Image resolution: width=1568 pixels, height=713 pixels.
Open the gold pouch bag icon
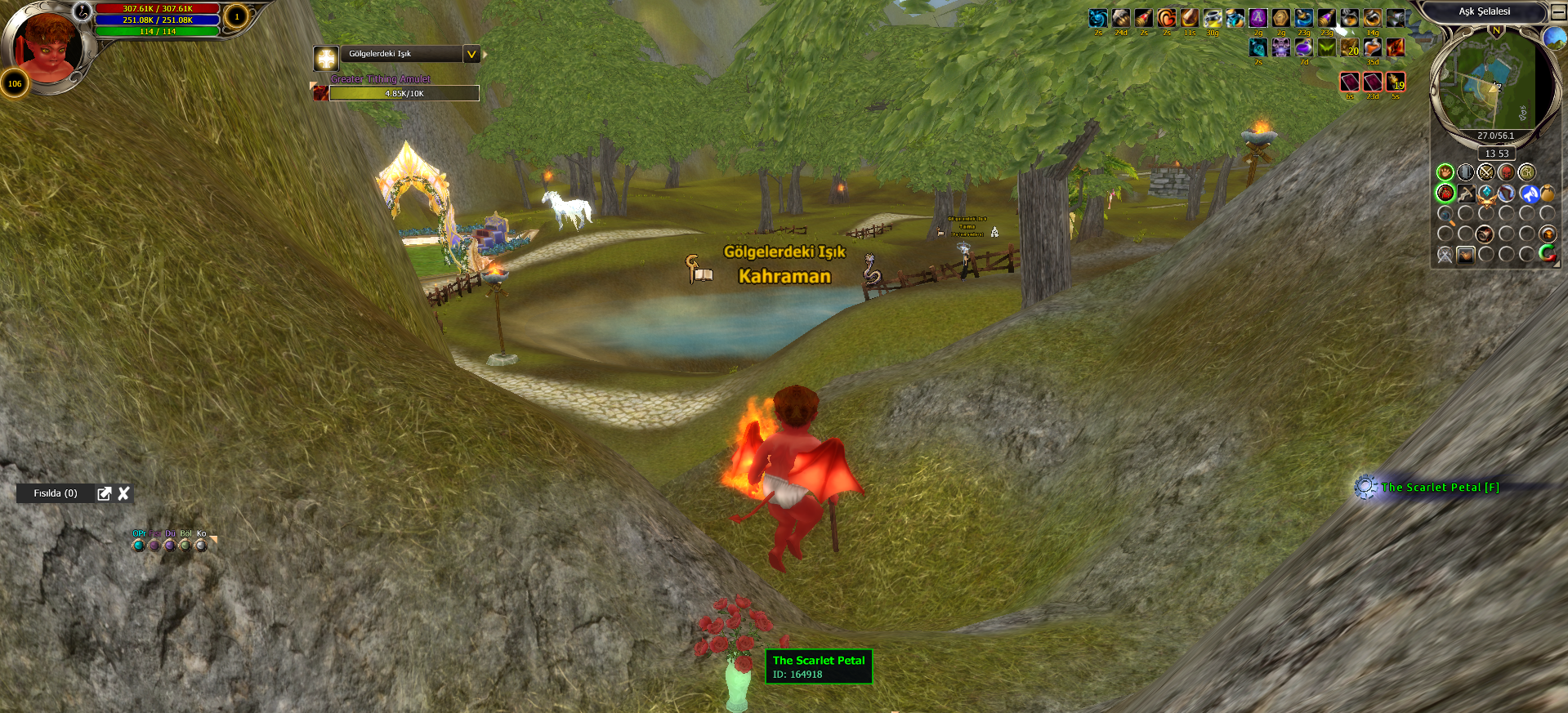pos(1548,194)
